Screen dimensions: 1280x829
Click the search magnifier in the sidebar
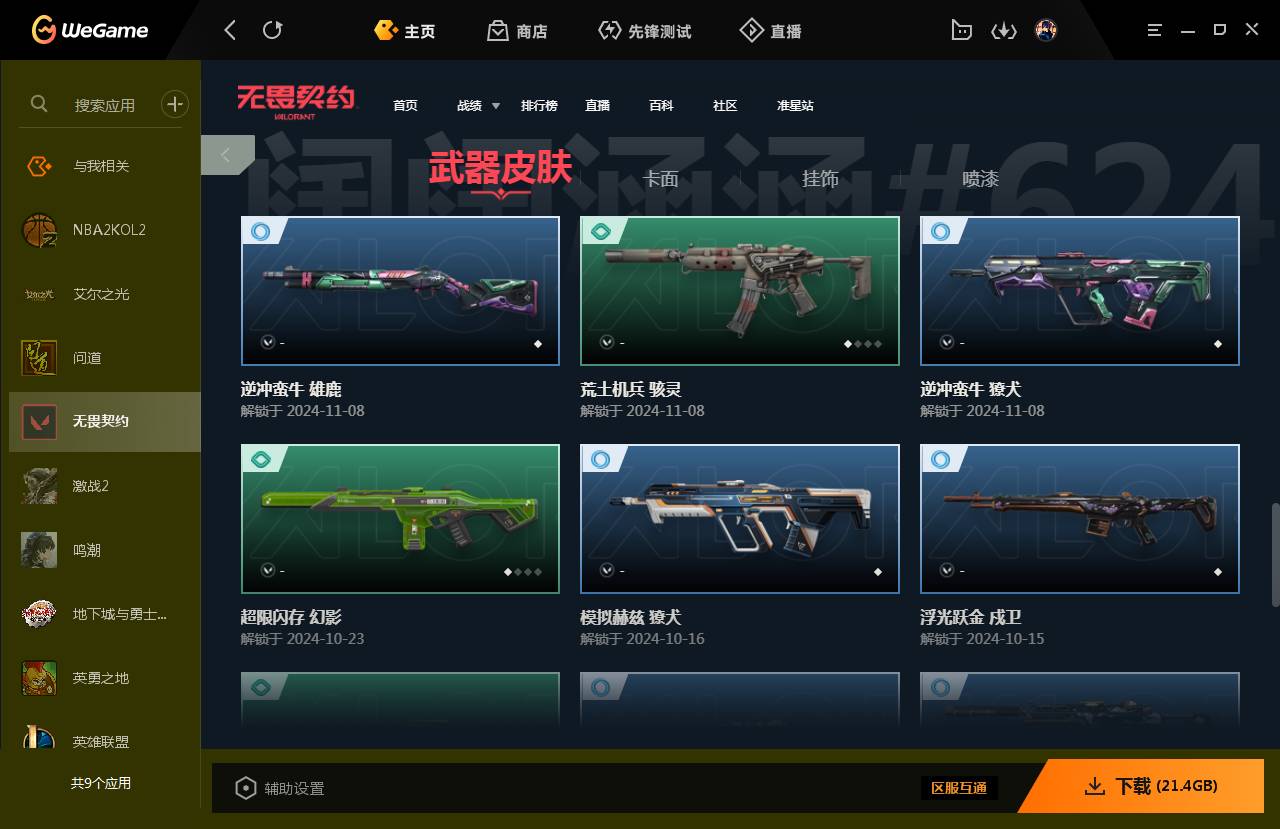coord(38,103)
